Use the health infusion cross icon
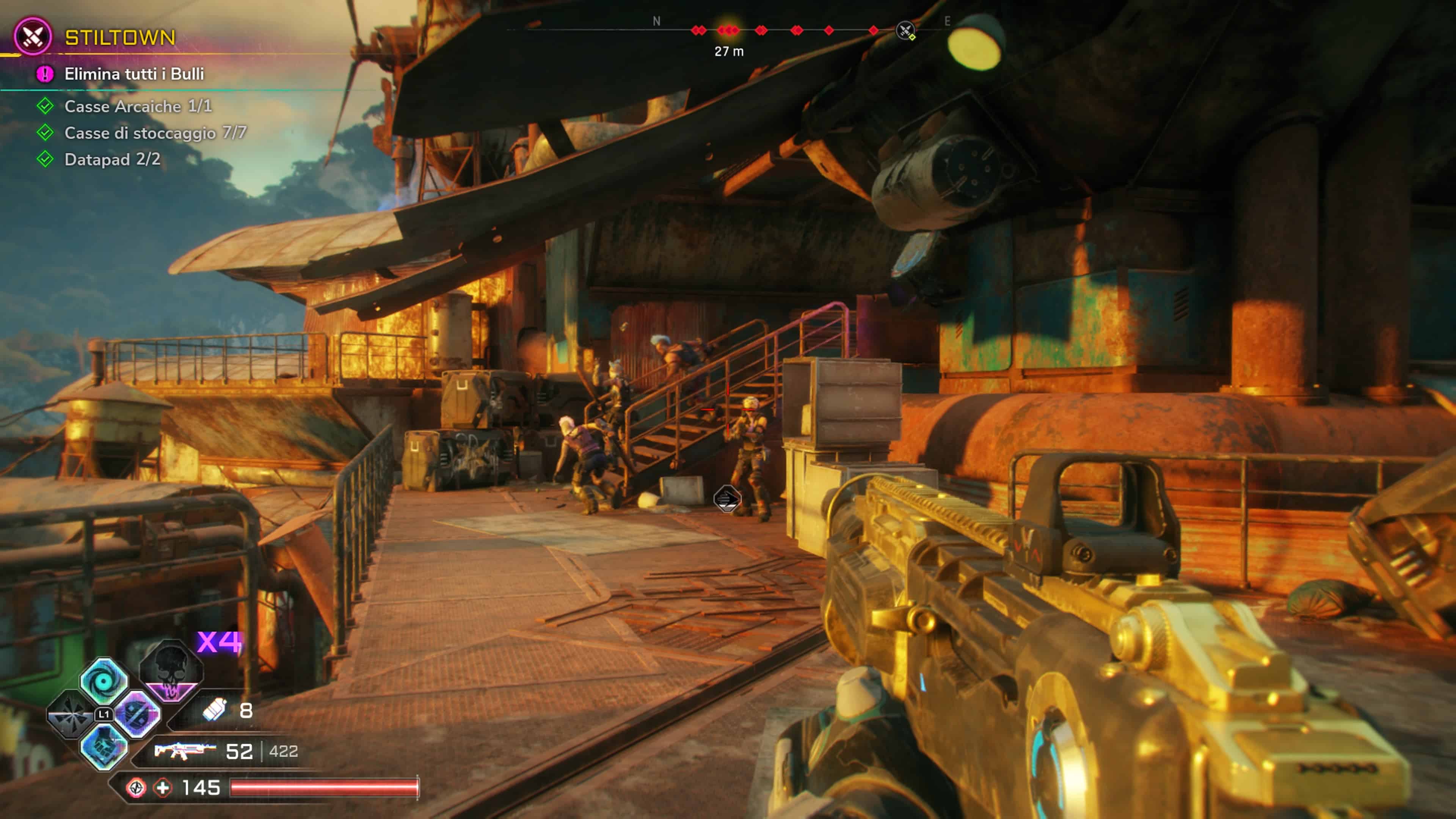This screenshot has height=819, width=1456. (x=163, y=788)
